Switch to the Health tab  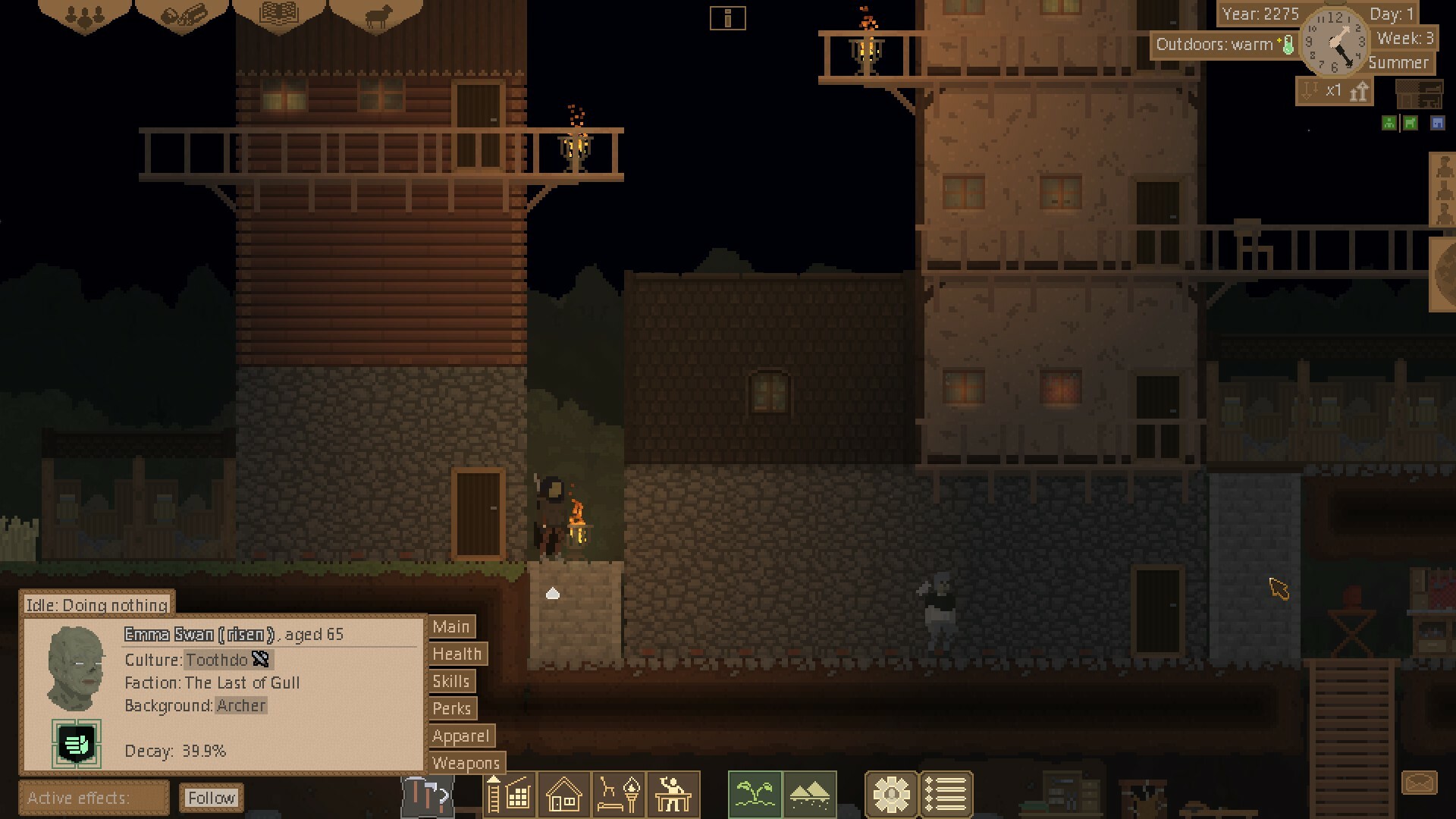(x=457, y=654)
